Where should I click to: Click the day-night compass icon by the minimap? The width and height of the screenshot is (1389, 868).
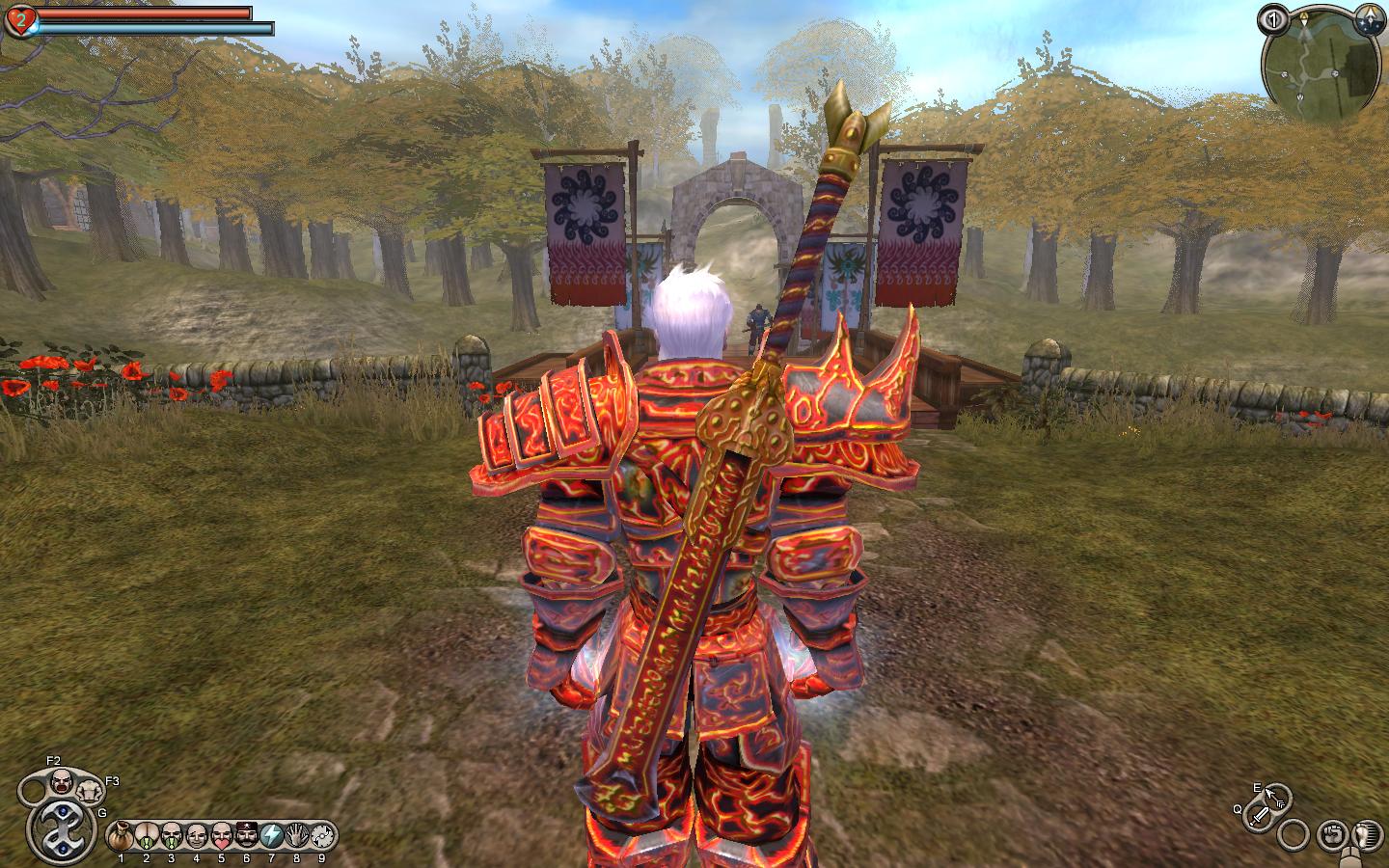point(1366,18)
